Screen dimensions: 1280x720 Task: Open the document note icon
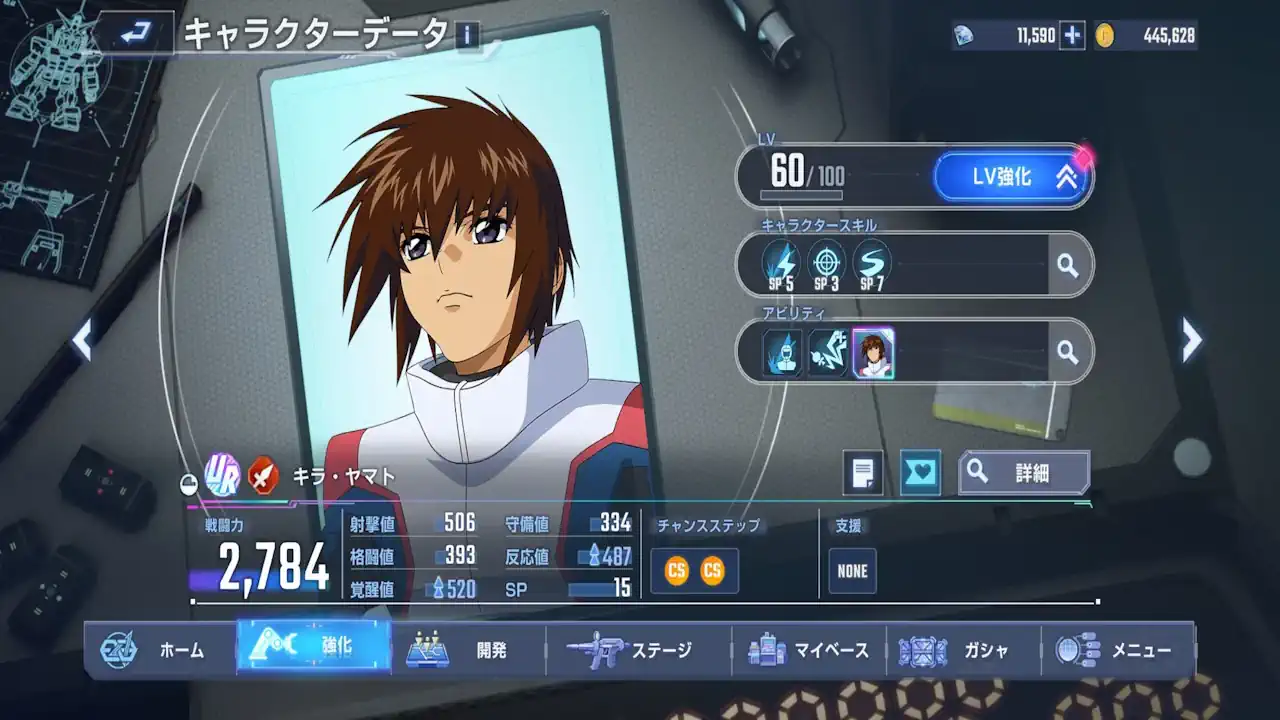(x=863, y=472)
